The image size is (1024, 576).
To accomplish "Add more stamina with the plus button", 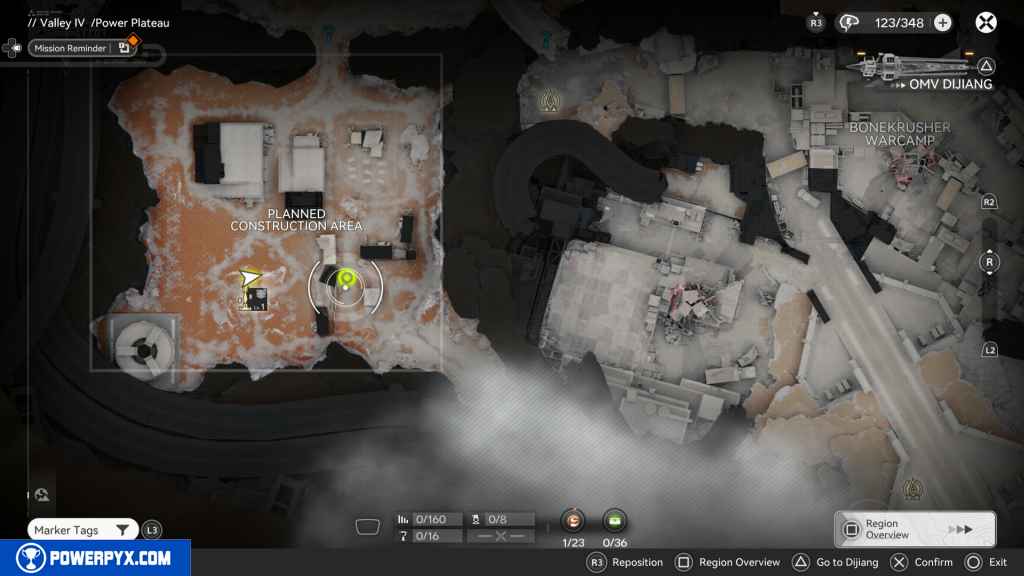I will coord(942,23).
